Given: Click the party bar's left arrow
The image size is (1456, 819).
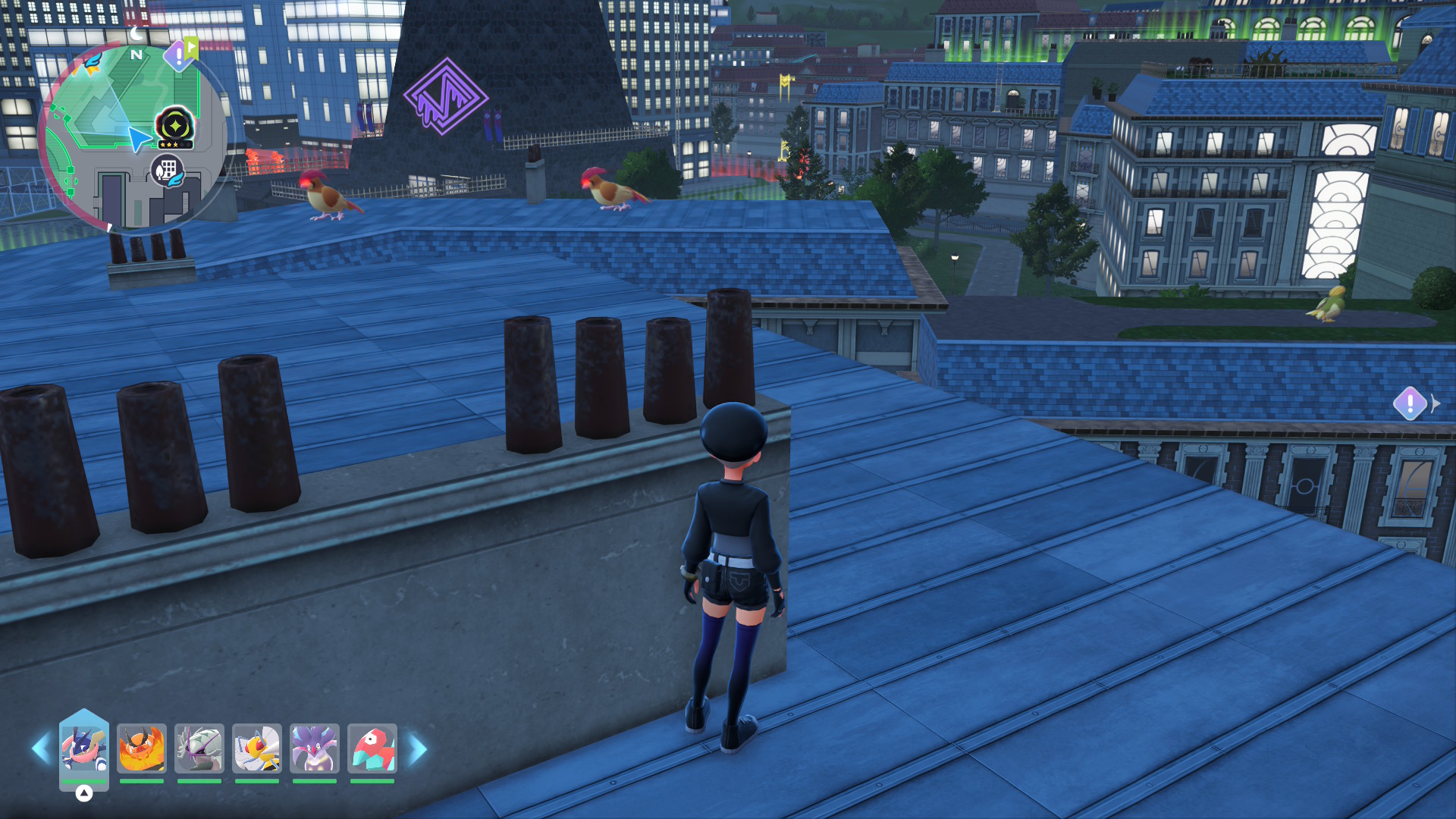Looking at the screenshot, I should [x=41, y=749].
